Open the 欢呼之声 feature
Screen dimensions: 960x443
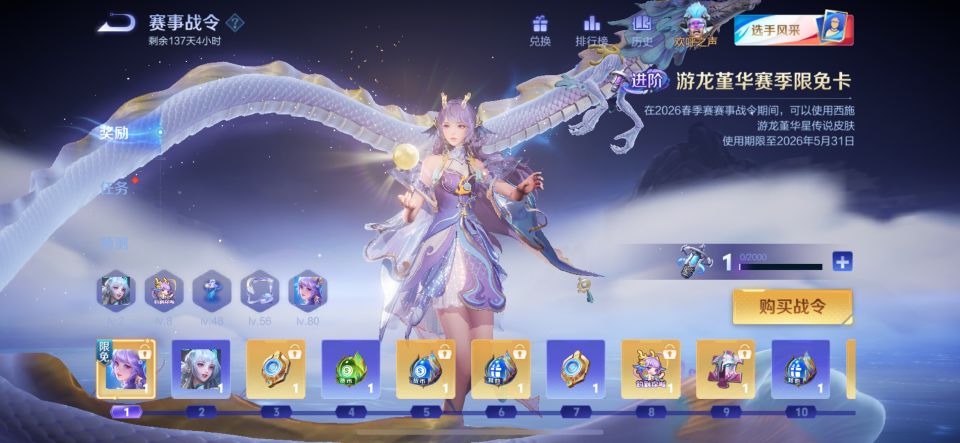(x=695, y=28)
